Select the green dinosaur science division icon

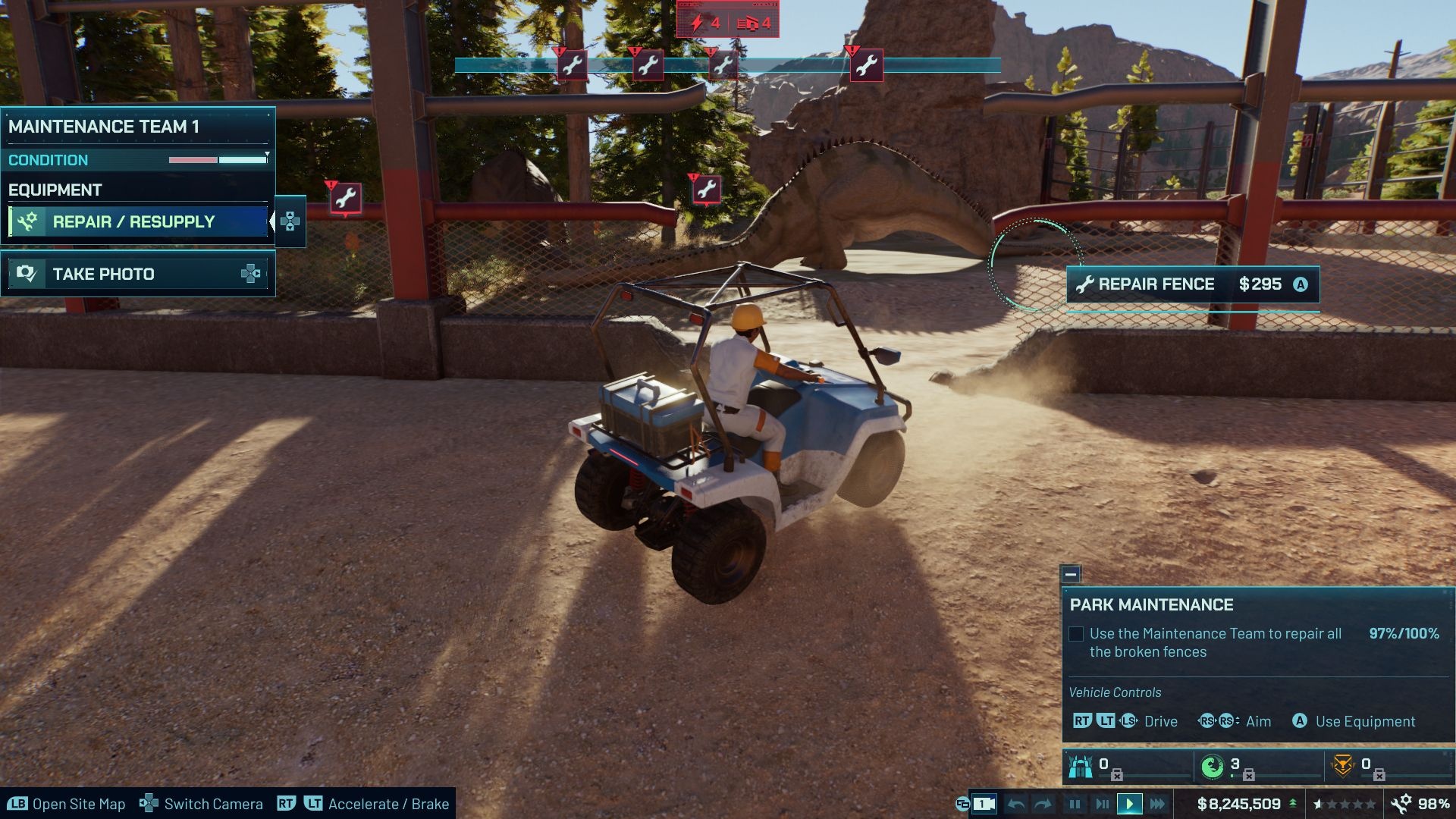pos(1212,767)
